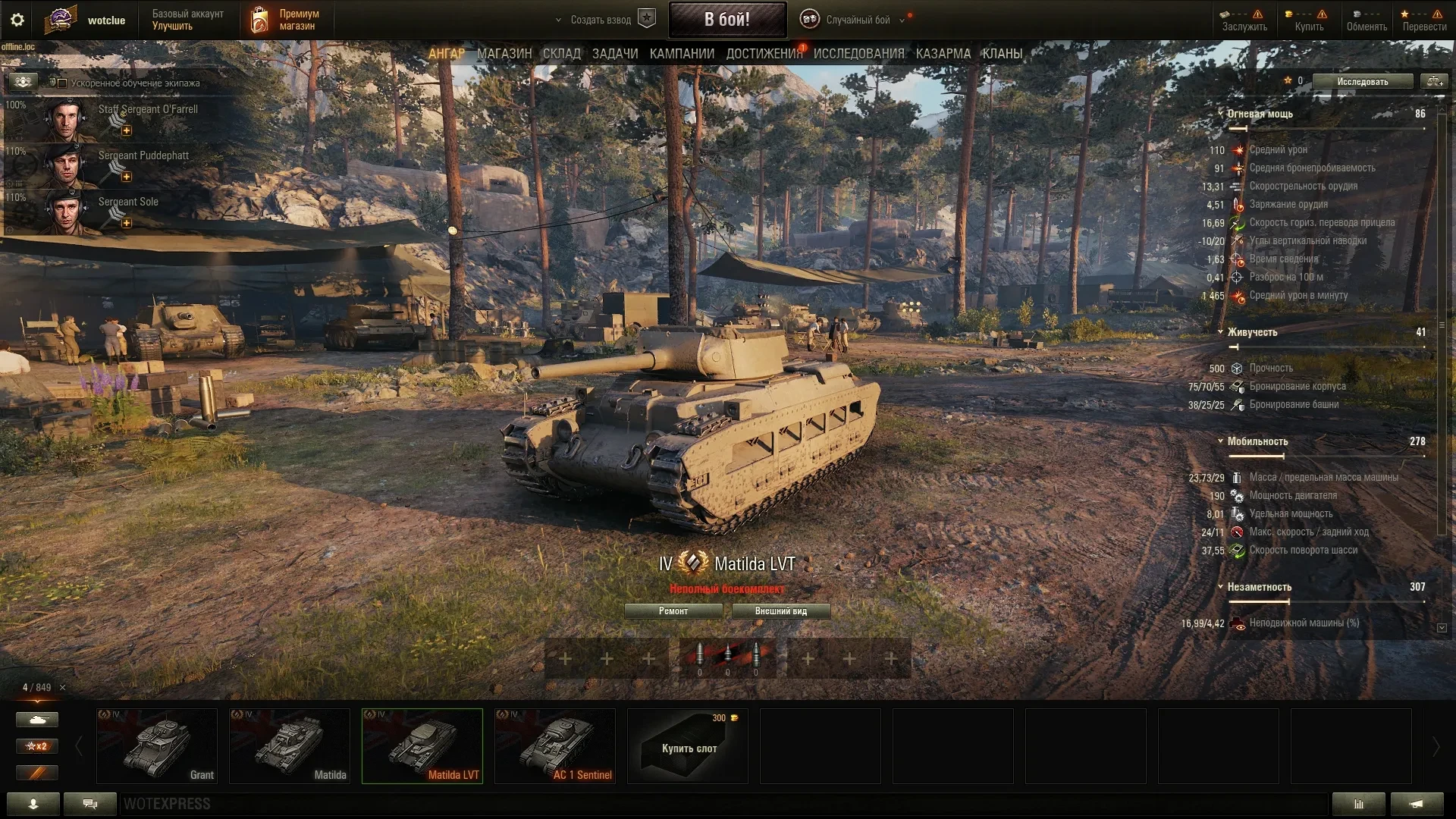This screenshot has width=1456, height=819.
Task: Toggle «Ускоренное обучение экипажа» checkbox
Action: click(x=63, y=83)
